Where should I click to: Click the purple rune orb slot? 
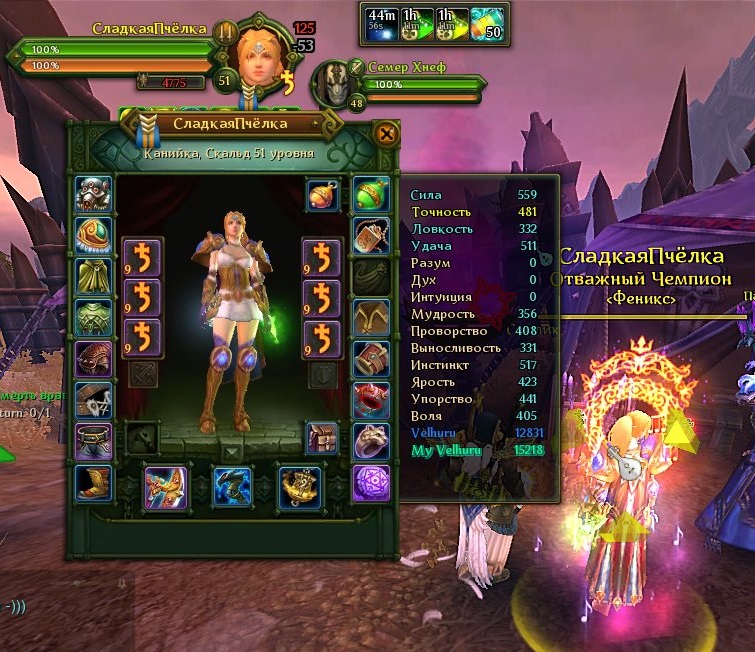point(370,482)
